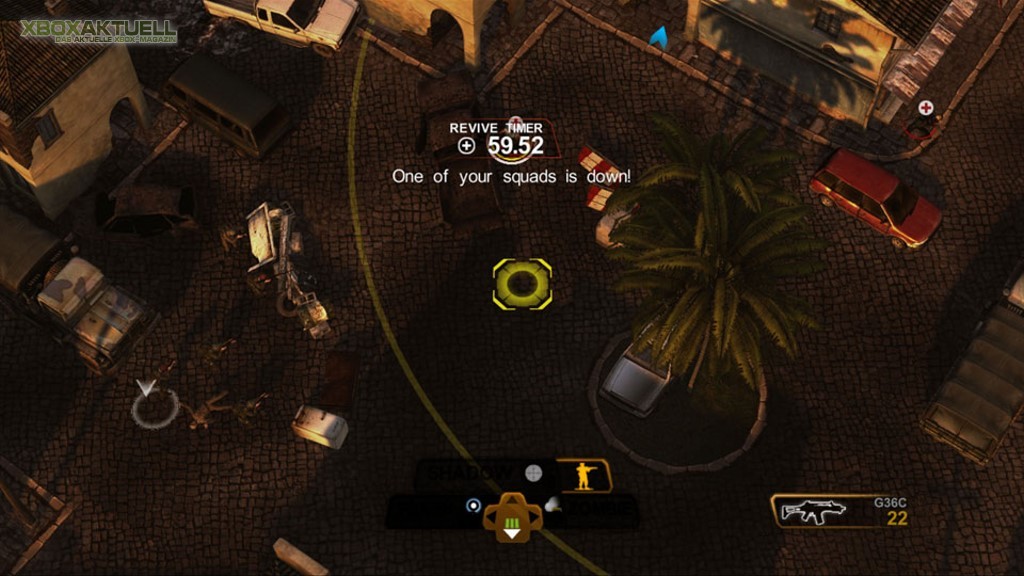
Task: Click the blue objective arrow marker
Action: point(658,39)
